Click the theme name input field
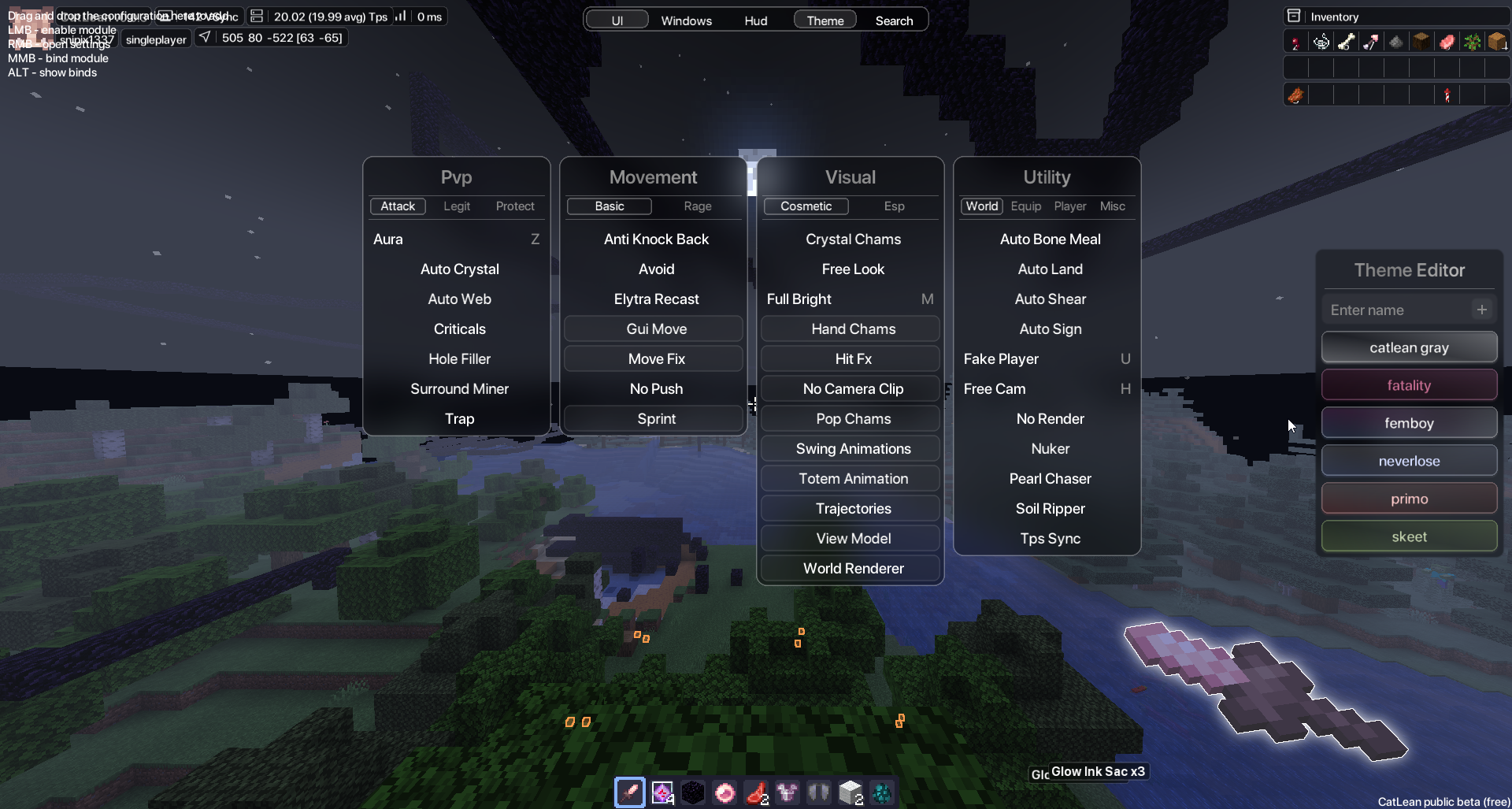Screen dimensions: 1512x809 [x=1394, y=310]
